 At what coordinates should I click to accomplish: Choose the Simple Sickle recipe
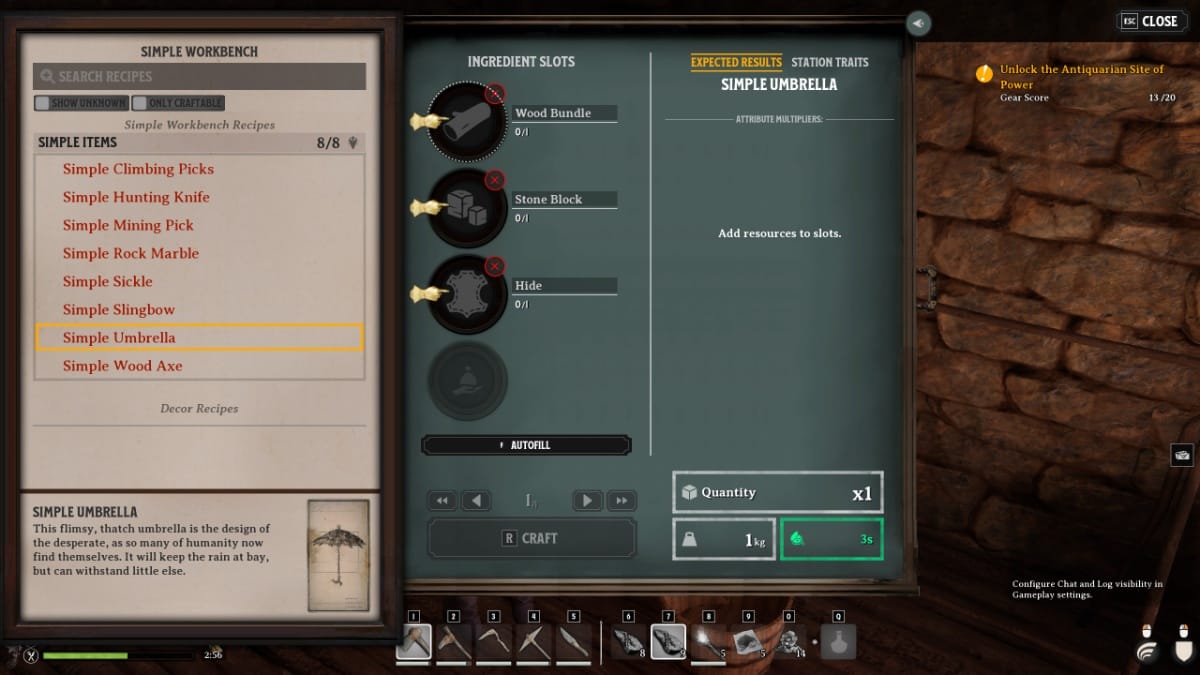[x=108, y=281]
